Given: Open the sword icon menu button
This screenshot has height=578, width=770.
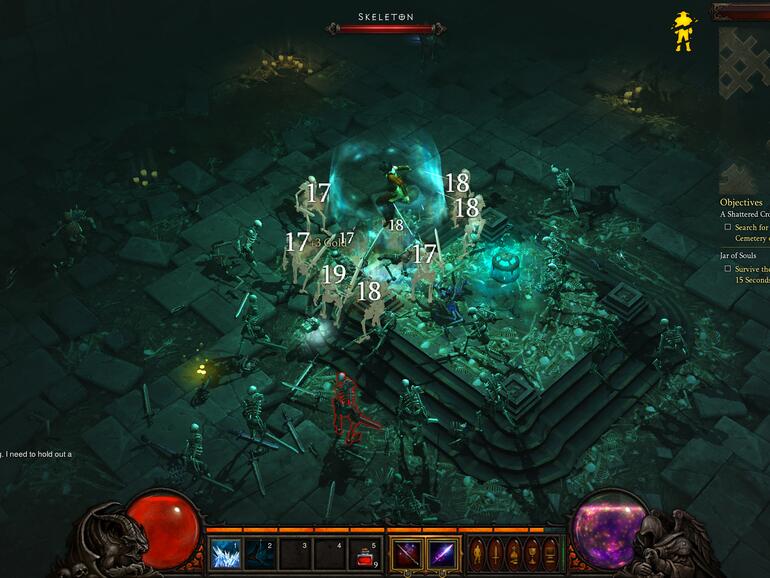Looking at the screenshot, I should pyautogui.click(x=495, y=553).
